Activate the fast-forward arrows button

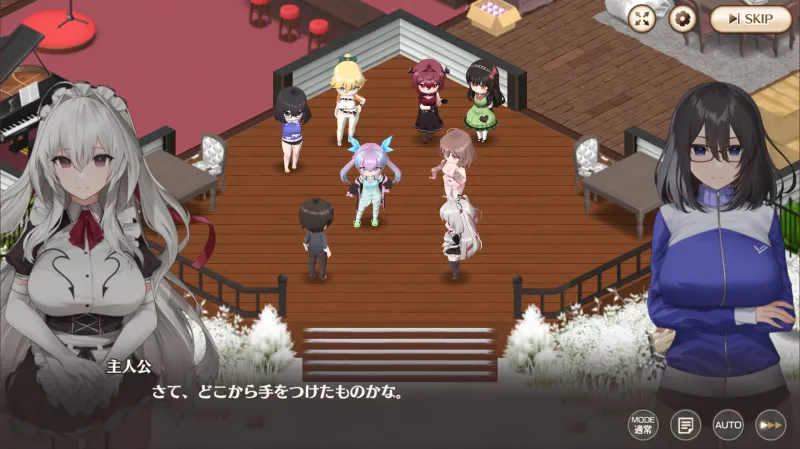coord(770,425)
